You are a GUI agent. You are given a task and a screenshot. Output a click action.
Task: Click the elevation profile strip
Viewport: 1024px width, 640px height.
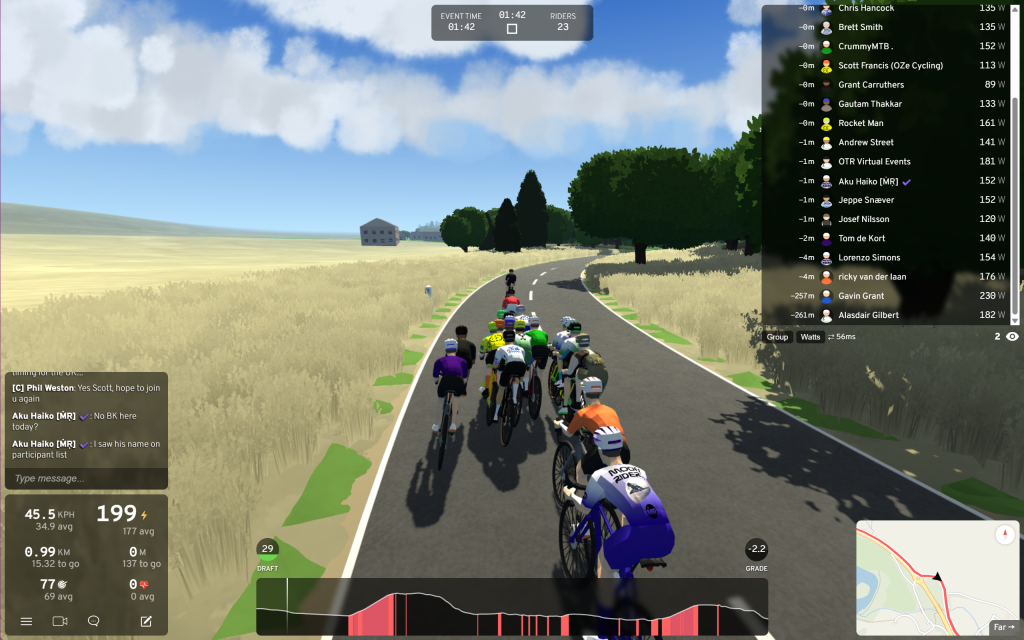click(512, 607)
